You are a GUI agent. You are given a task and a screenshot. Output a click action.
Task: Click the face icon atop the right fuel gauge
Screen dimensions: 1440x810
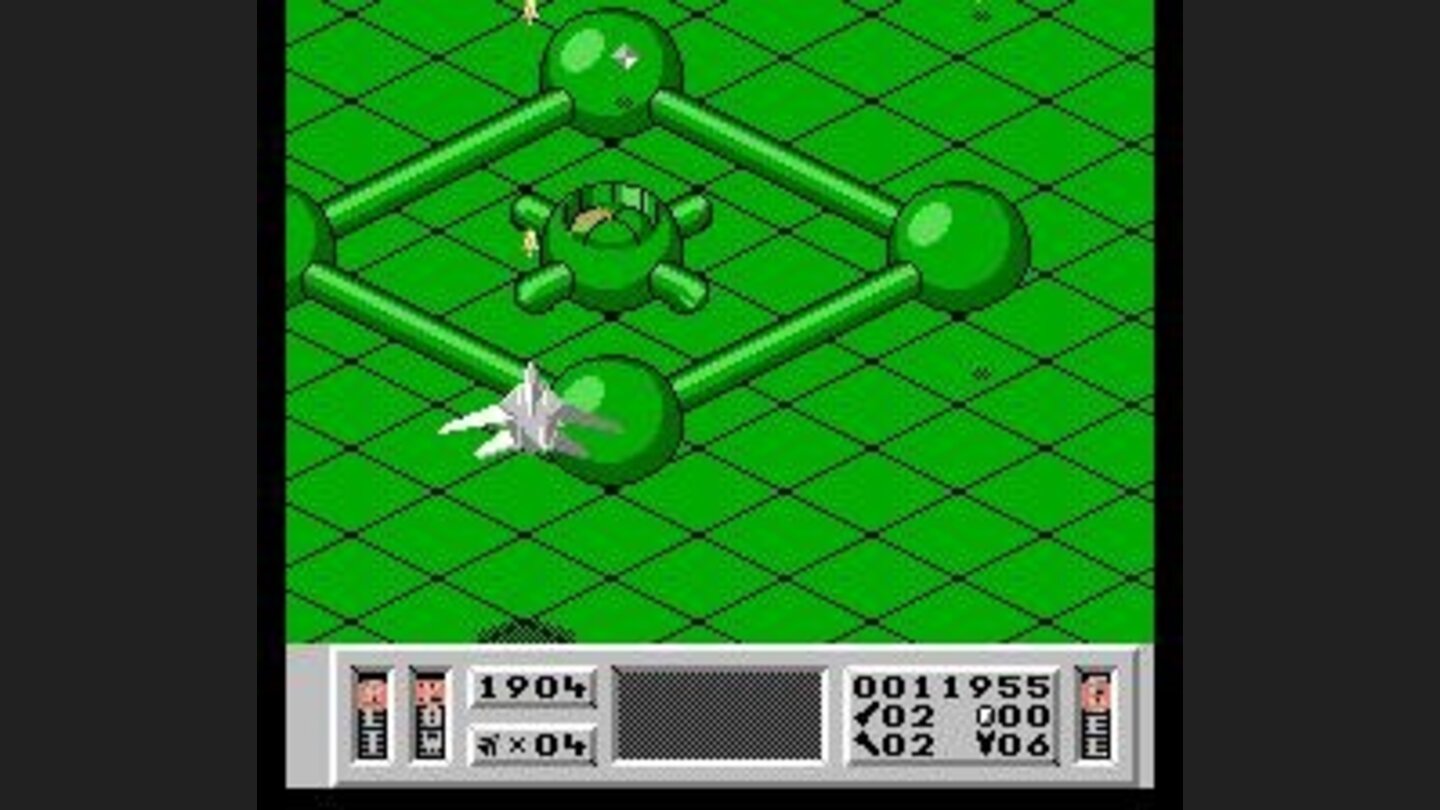1094,690
